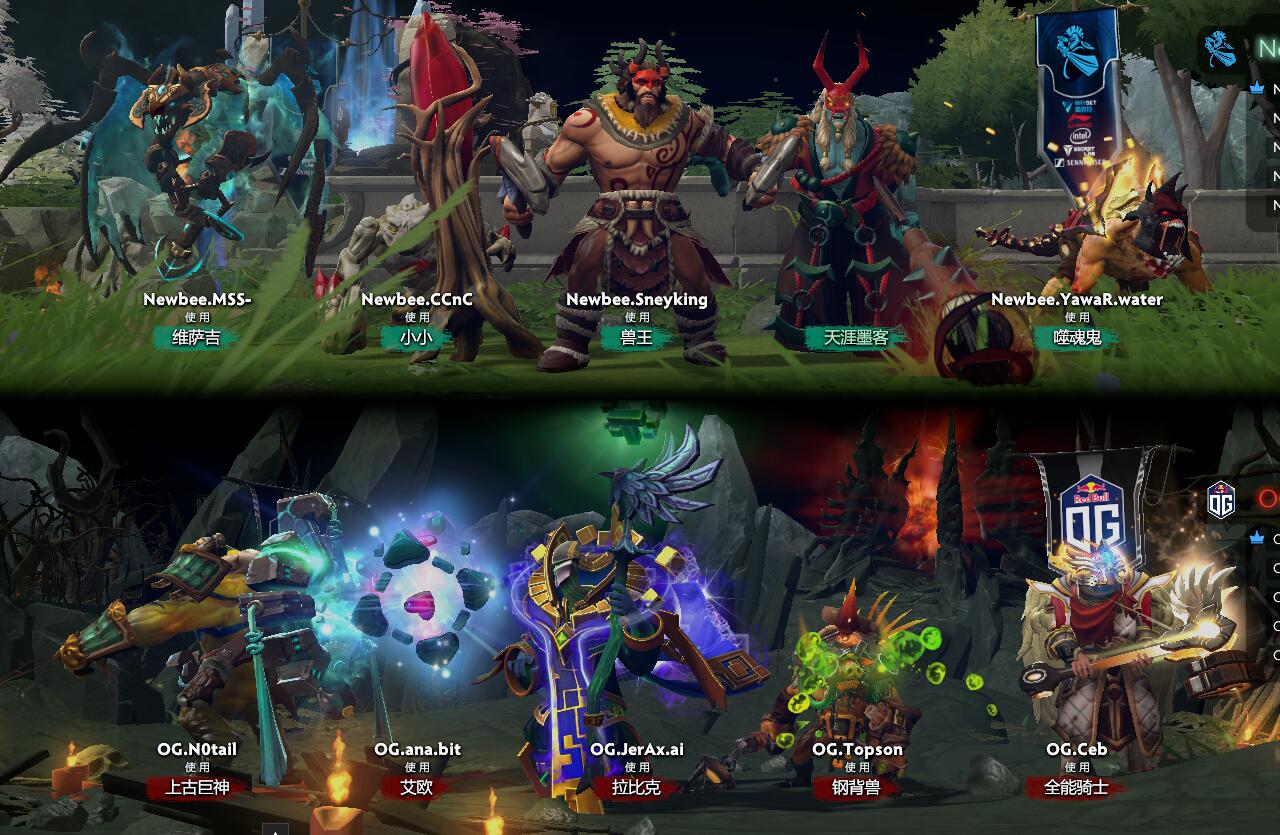This screenshot has width=1280, height=835.
Task: Select the 钢背兽 hero nameplate
Action: tap(857, 788)
